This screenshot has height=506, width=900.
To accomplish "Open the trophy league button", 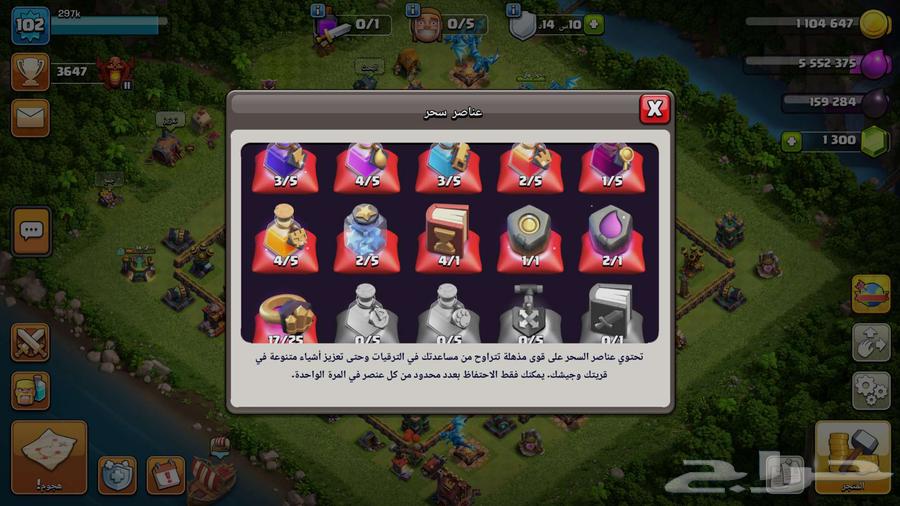I will click(31, 72).
